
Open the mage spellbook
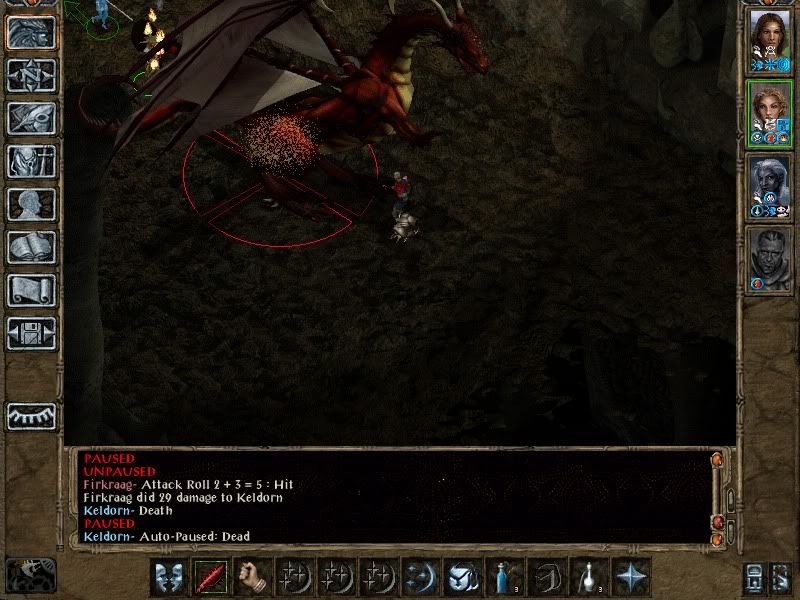coord(31,247)
